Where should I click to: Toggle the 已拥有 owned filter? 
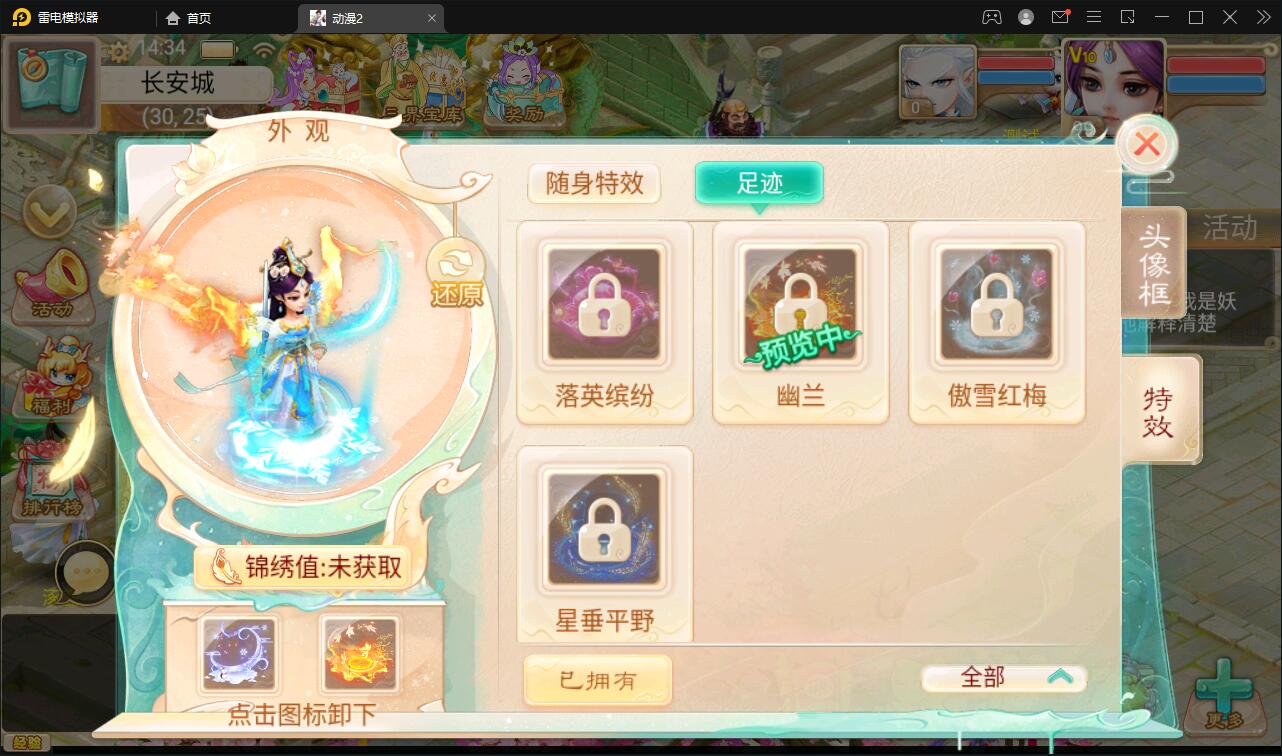coord(597,679)
